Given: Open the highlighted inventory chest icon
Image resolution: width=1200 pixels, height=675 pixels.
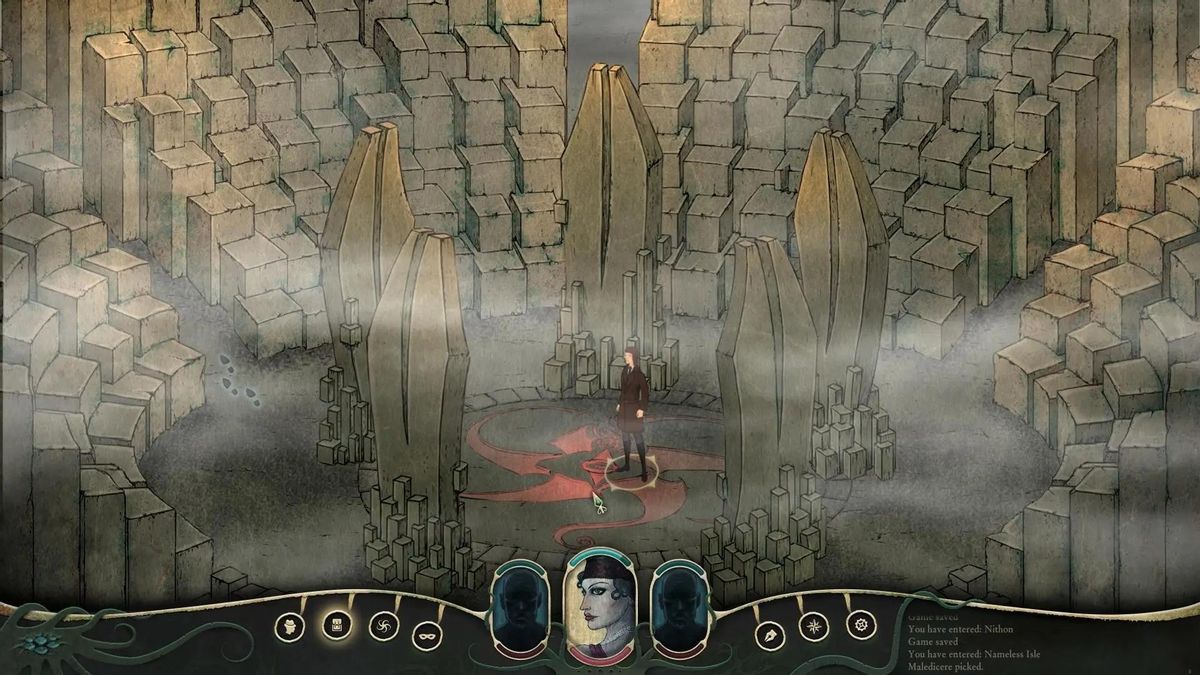Looking at the screenshot, I should tap(336, 625).
